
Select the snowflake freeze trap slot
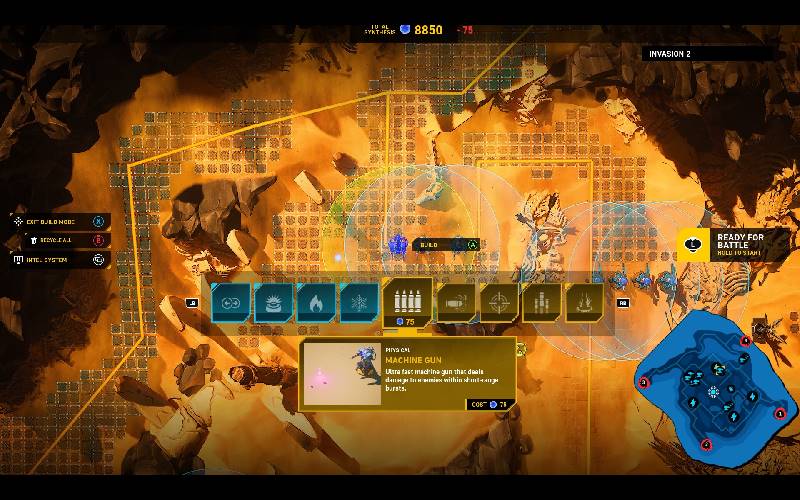pyautogui.click(x=359, y=302)
